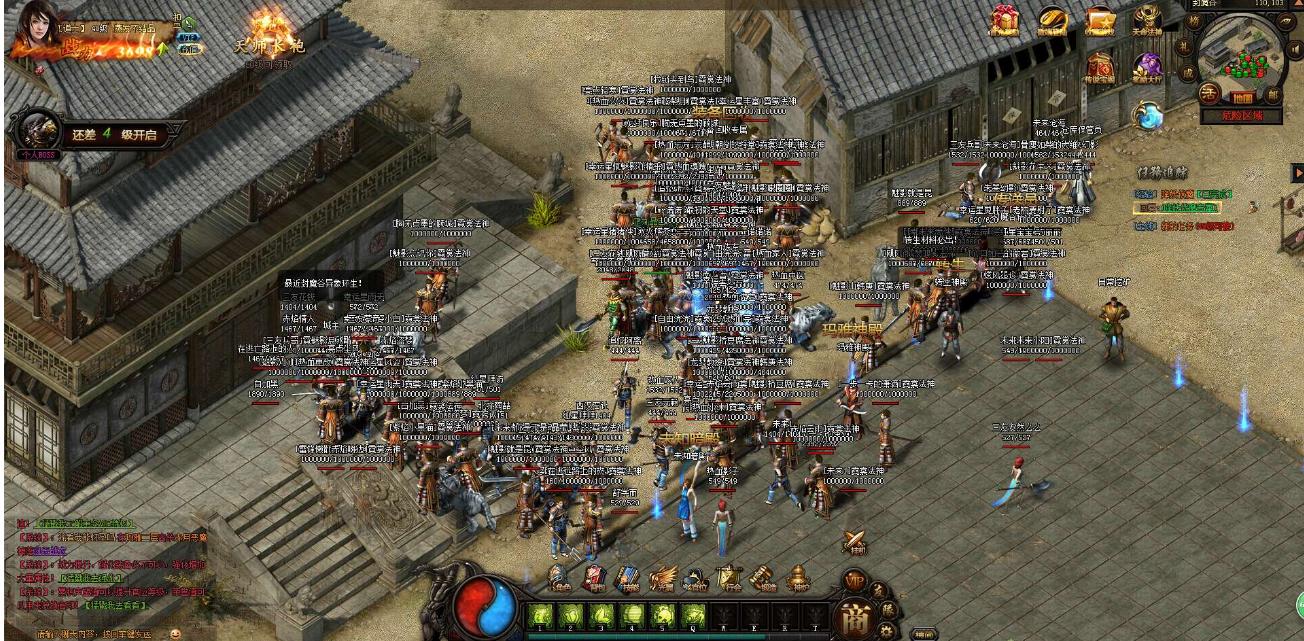
Task: Open the 个人BOSS portrait icon
Action: pos(40,132)
